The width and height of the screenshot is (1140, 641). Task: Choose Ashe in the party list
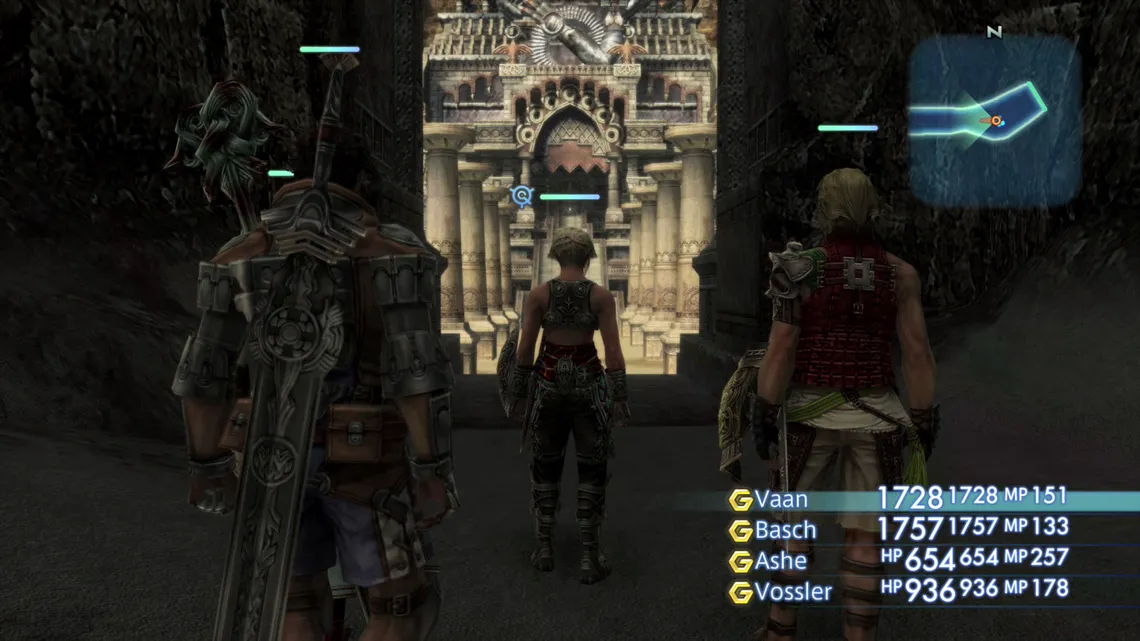780,561
